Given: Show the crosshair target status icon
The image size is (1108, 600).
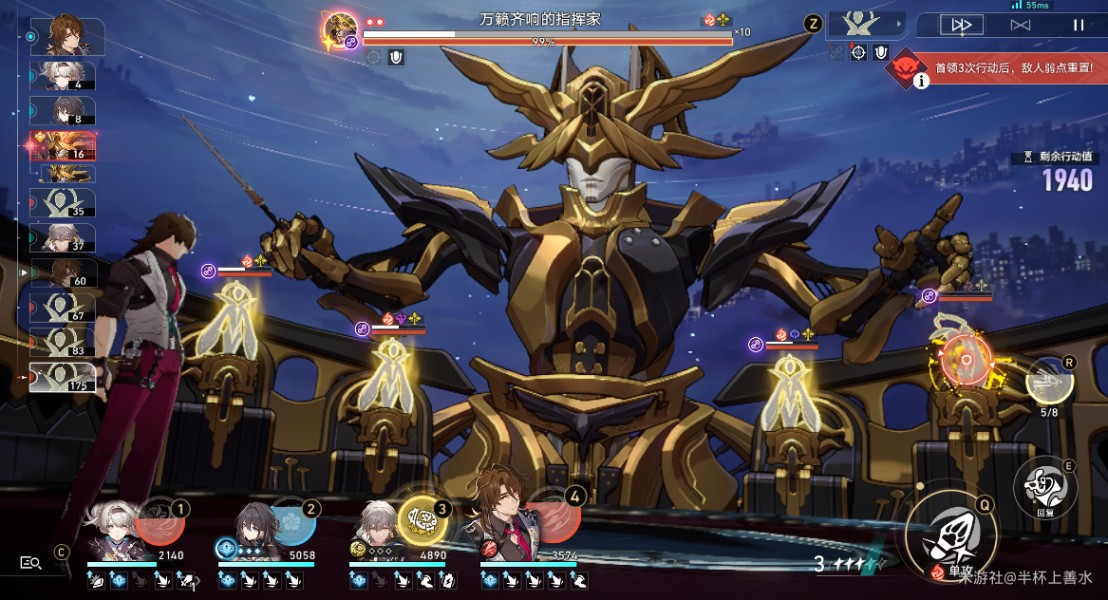Looking at the screenshot, I should tap(858, 52).
